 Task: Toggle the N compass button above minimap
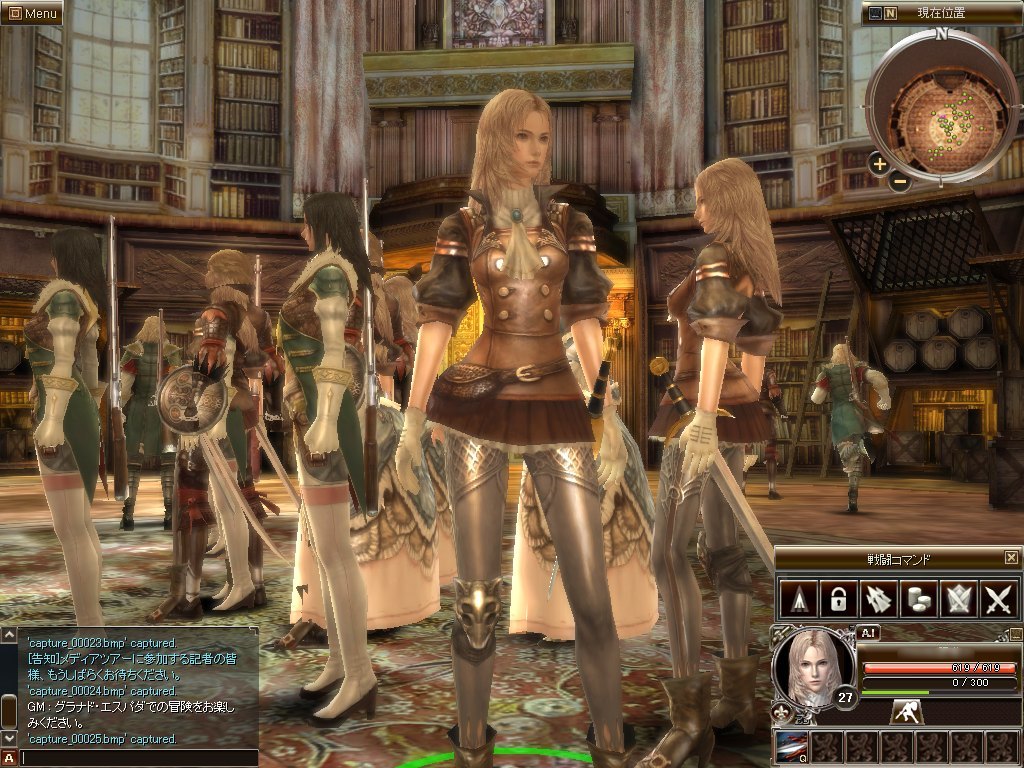[892, 13]
